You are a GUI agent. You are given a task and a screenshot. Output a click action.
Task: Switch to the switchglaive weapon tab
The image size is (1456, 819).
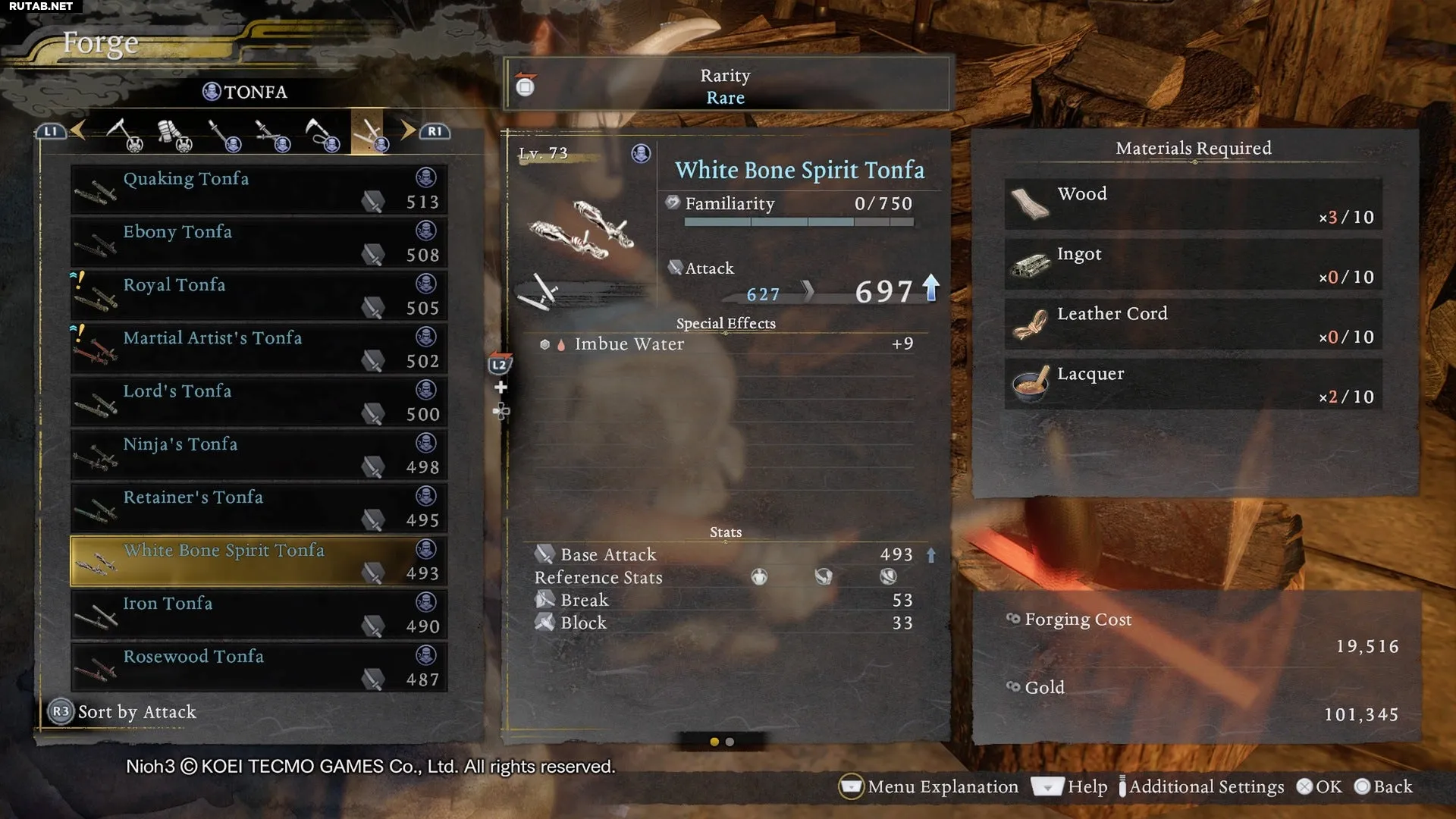[x=124, y=134]
